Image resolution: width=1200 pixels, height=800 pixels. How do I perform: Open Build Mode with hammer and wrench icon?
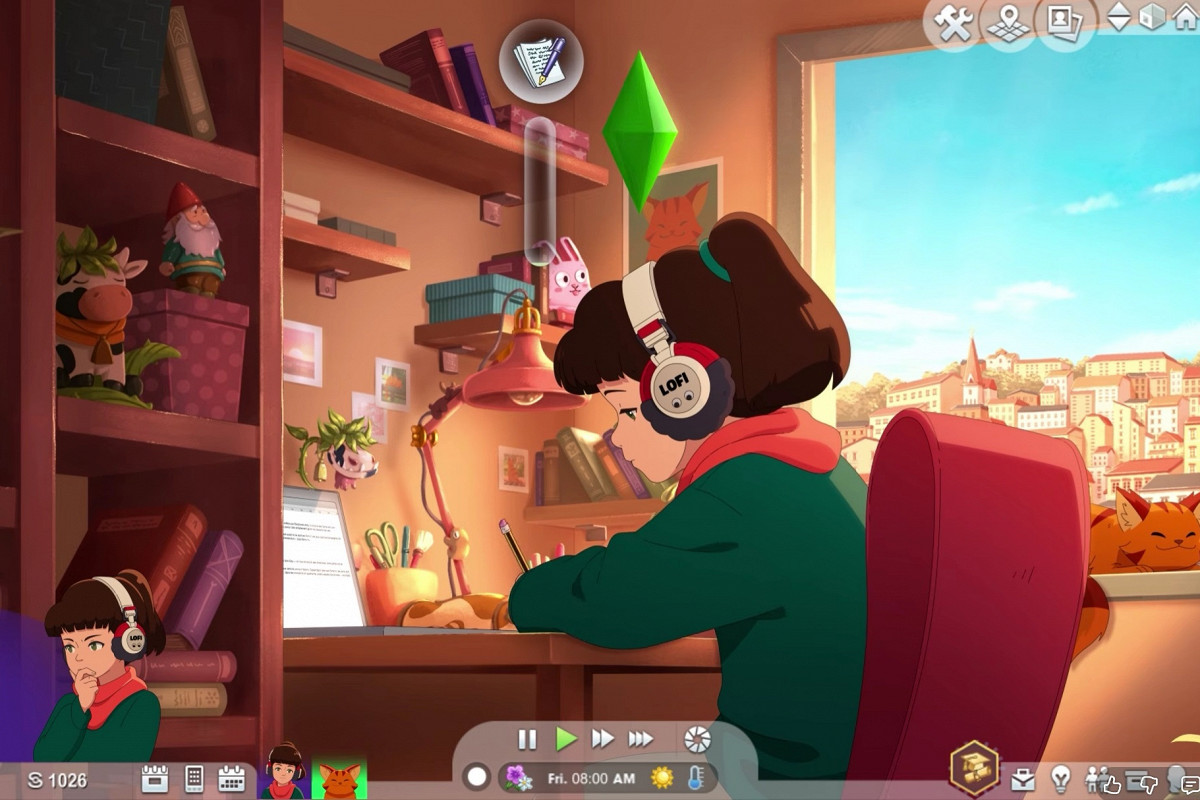click(956, 22)
